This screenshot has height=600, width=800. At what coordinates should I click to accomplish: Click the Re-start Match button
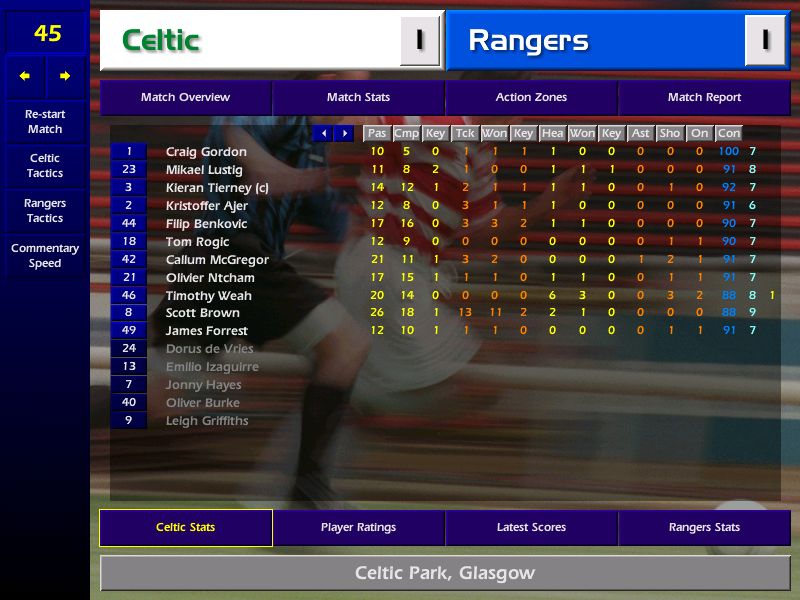tap(45, 122)
